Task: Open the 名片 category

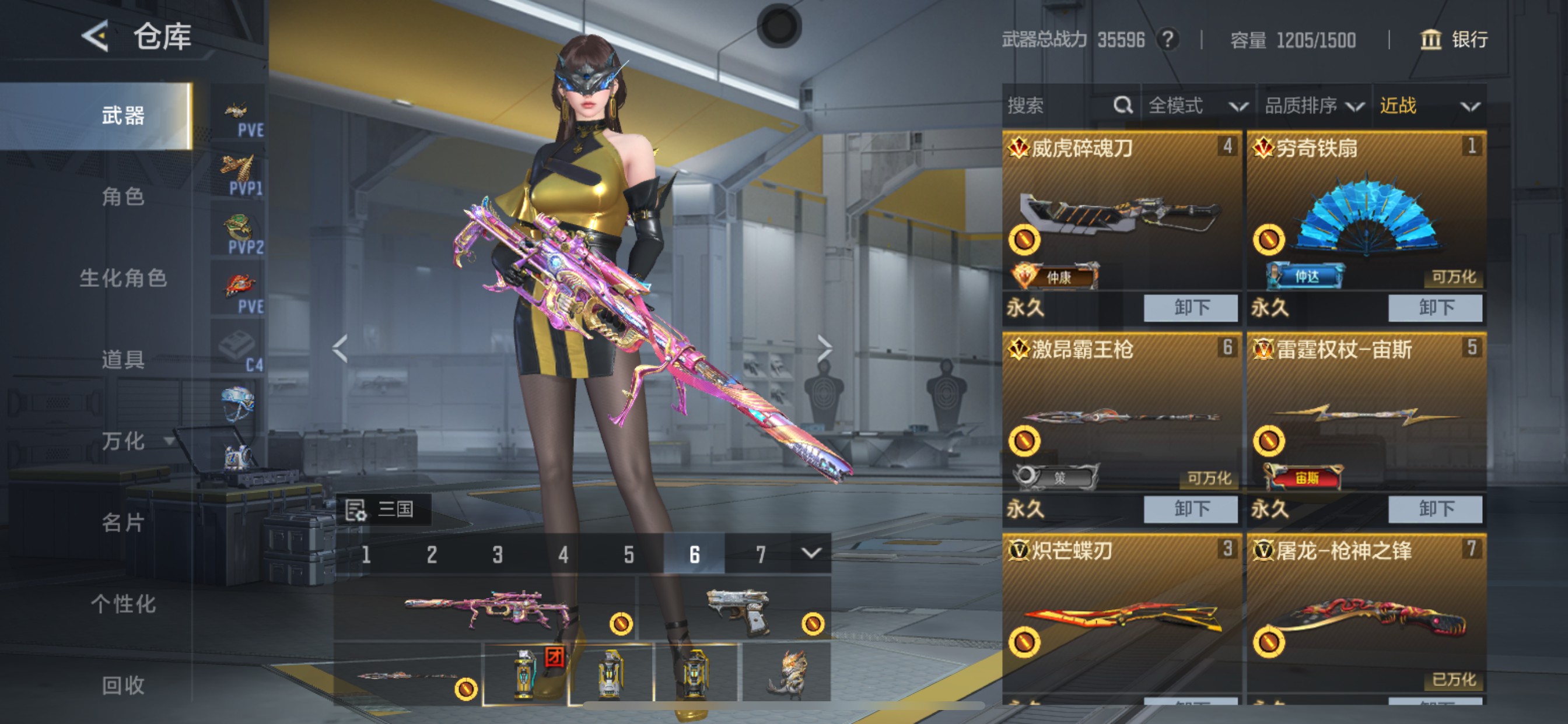Action: (x=123, y=523)
